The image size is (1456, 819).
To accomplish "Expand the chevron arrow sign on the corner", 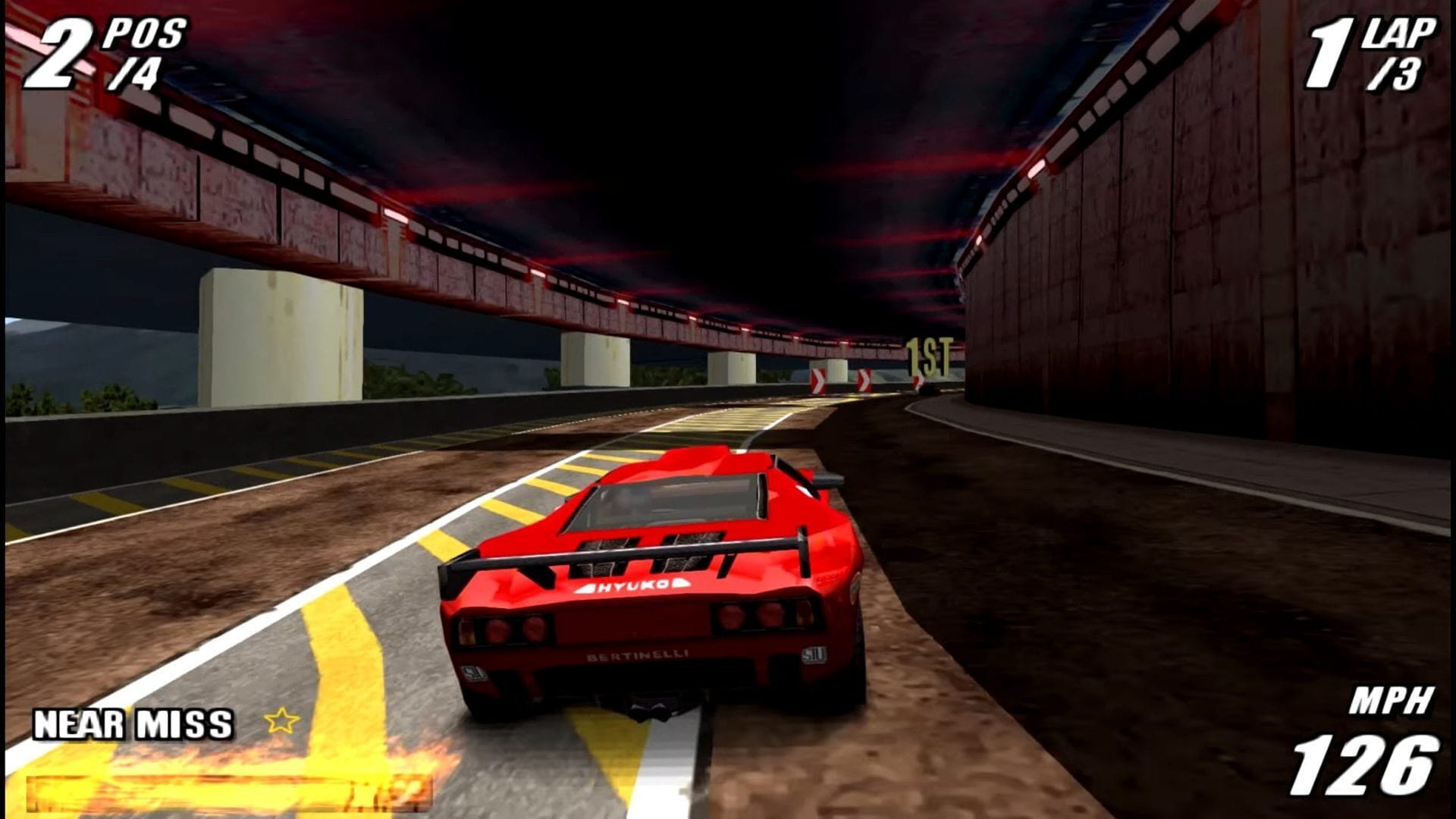I will coord(864,379).
